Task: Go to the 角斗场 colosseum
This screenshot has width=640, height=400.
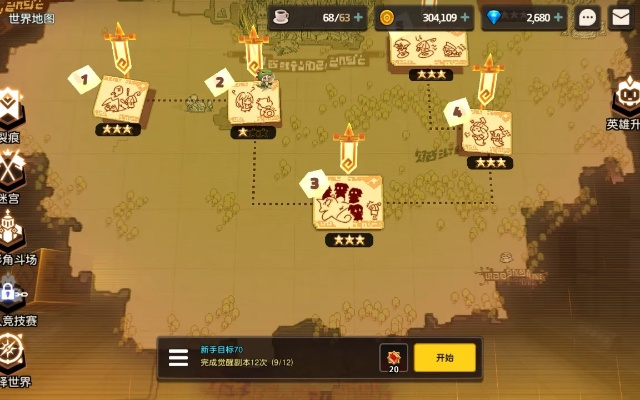Action: click(10, 237)
